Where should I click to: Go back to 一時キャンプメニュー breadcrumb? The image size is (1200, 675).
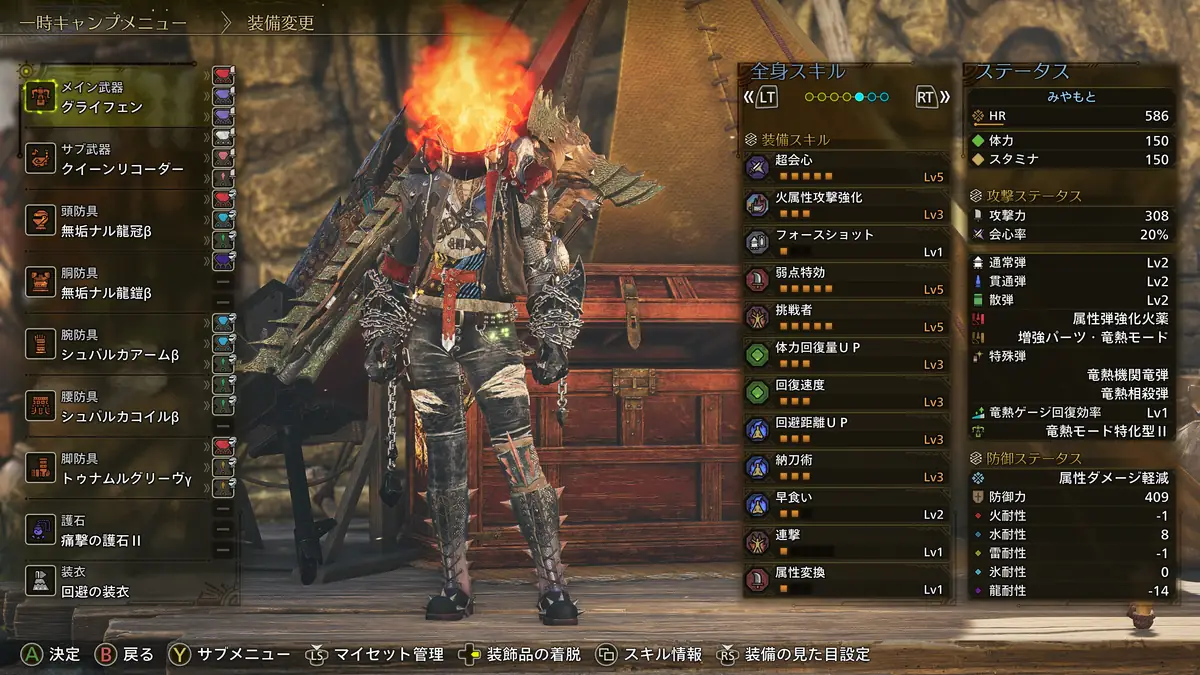103,22
